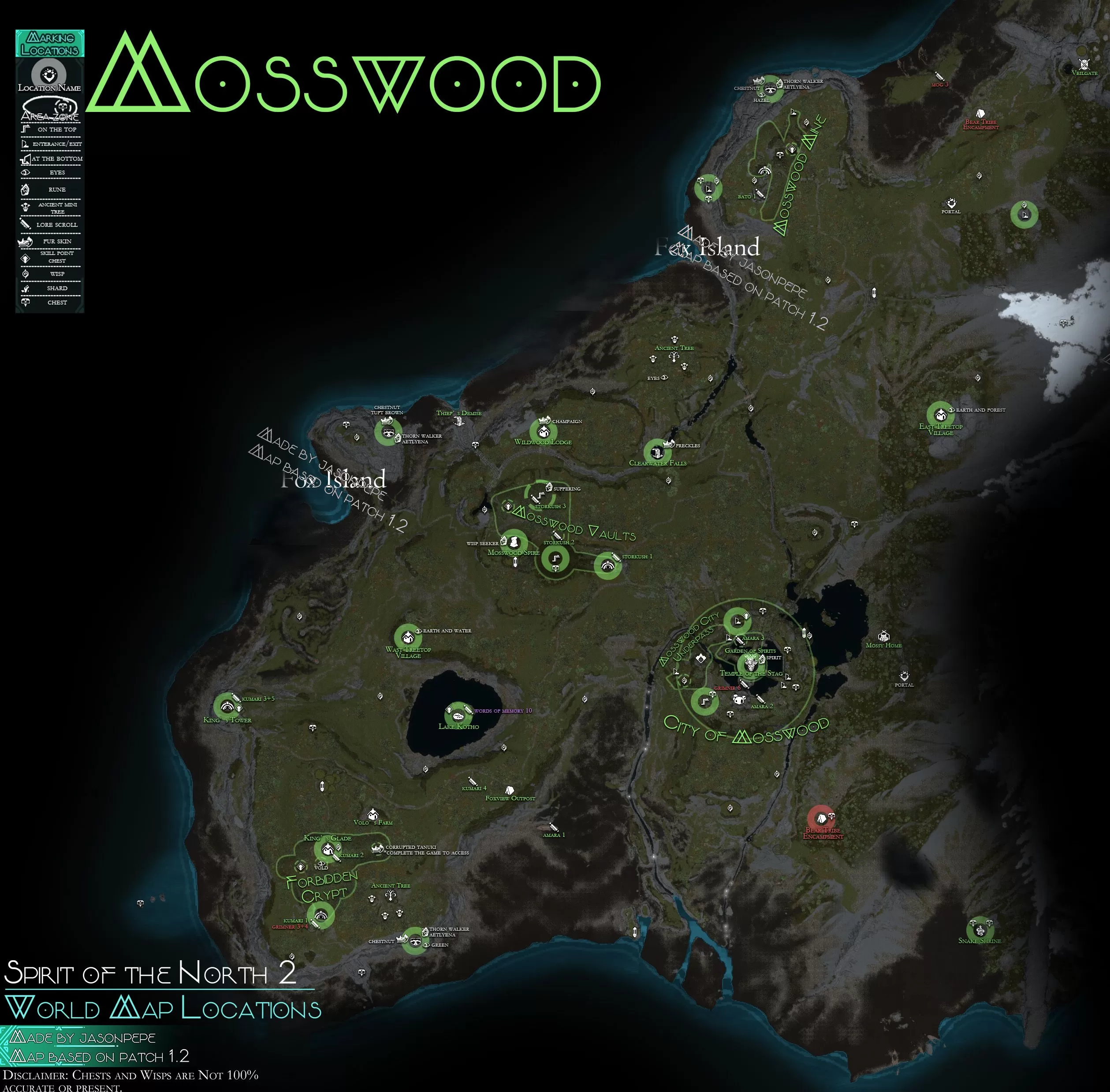This screenshot has width=1110, height=1092.
Task: Choose the Foxview Outpost tent marker
Action: (508, 790)
